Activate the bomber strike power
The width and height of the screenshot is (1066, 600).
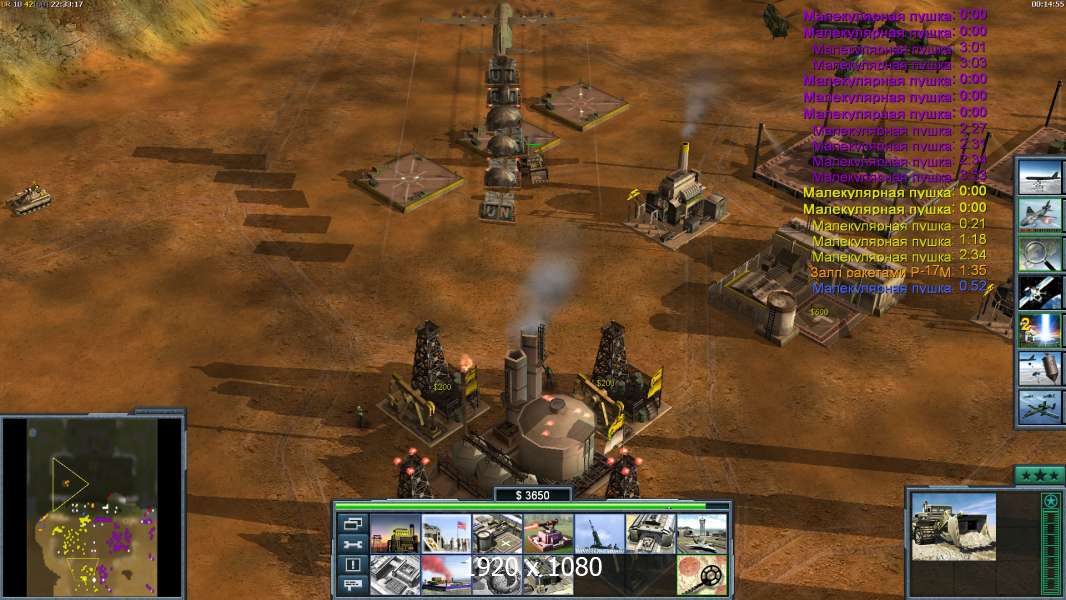pyautogui.click(x=1040, y=177)
